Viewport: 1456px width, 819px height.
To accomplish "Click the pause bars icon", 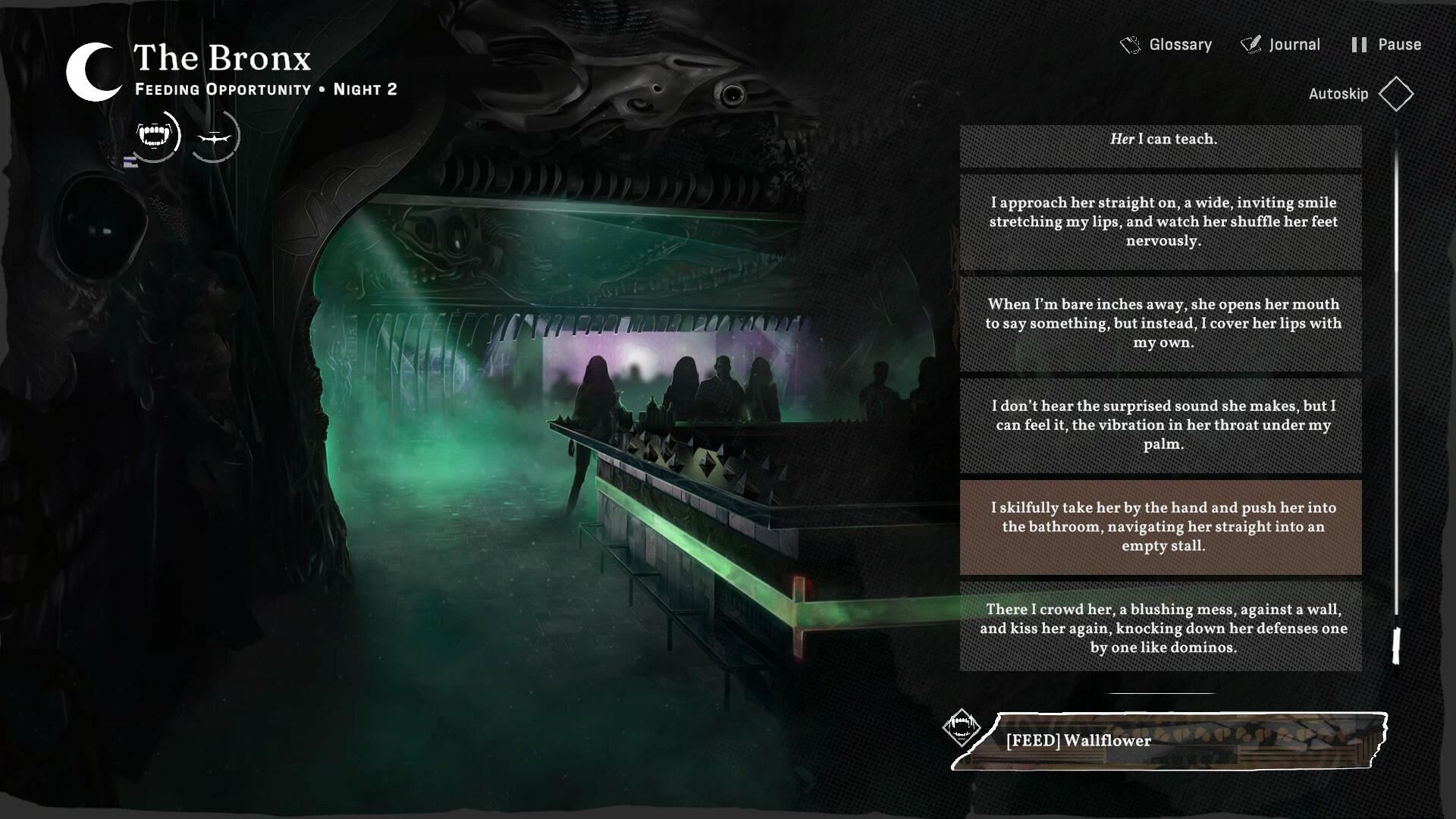I will (1357, 44).
